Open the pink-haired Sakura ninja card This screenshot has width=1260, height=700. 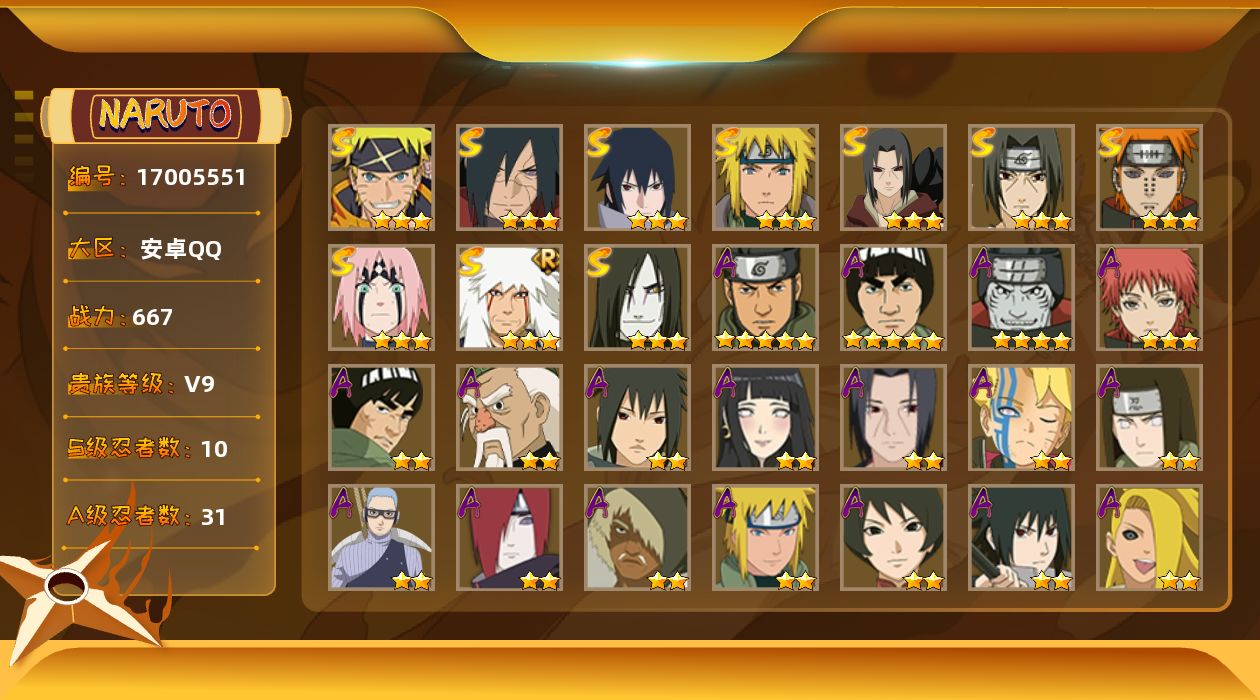tap(381, 297)
